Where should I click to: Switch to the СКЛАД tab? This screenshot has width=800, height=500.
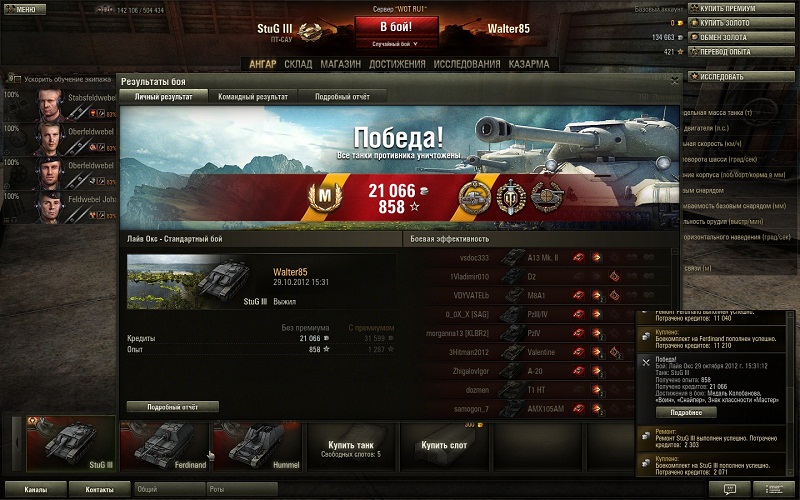(x=298, y=64)
